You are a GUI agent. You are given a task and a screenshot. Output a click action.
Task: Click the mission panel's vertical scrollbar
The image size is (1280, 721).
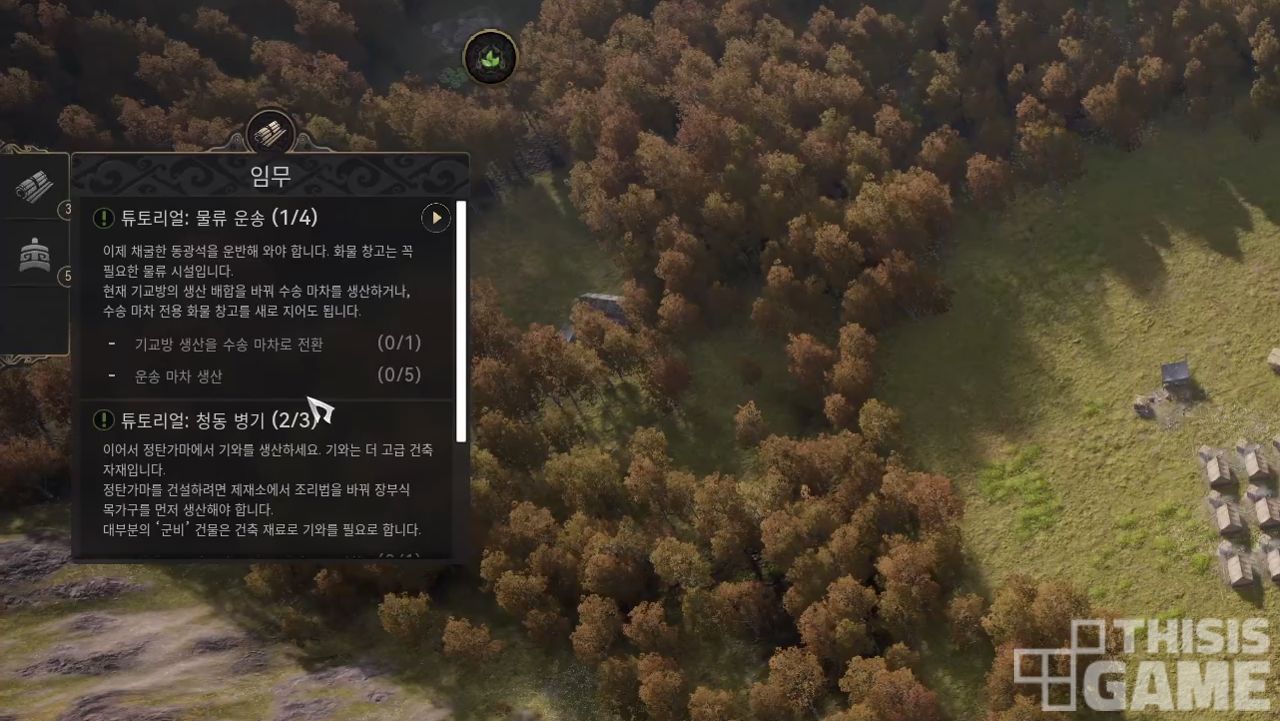[x=461, y=320]
